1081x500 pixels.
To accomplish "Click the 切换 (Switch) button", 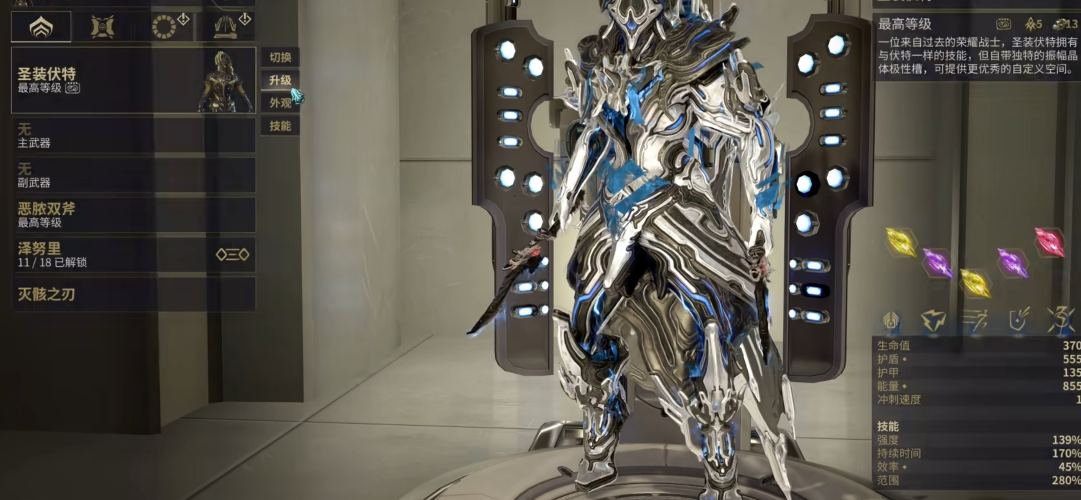I will coord(280,57).
